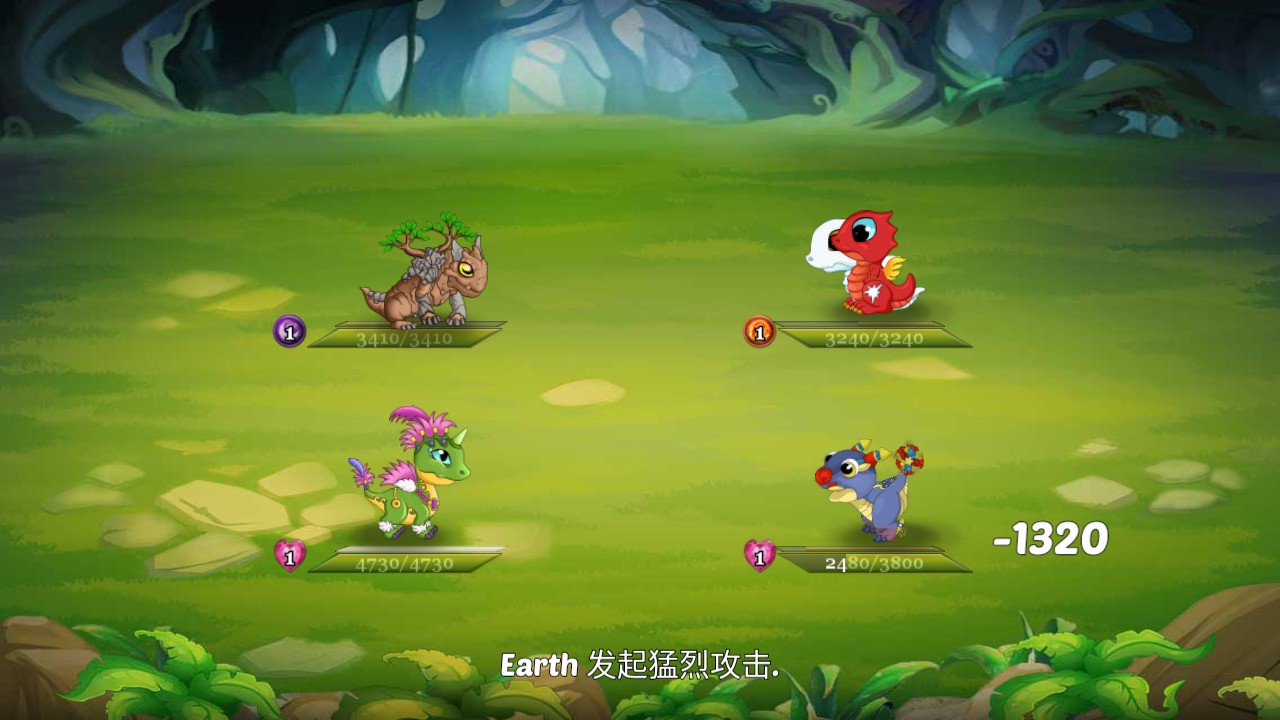This screenshot has height=720, width=1280.
Task: Click the 3410/3410 health bar
Action: (x=405, y=338)
